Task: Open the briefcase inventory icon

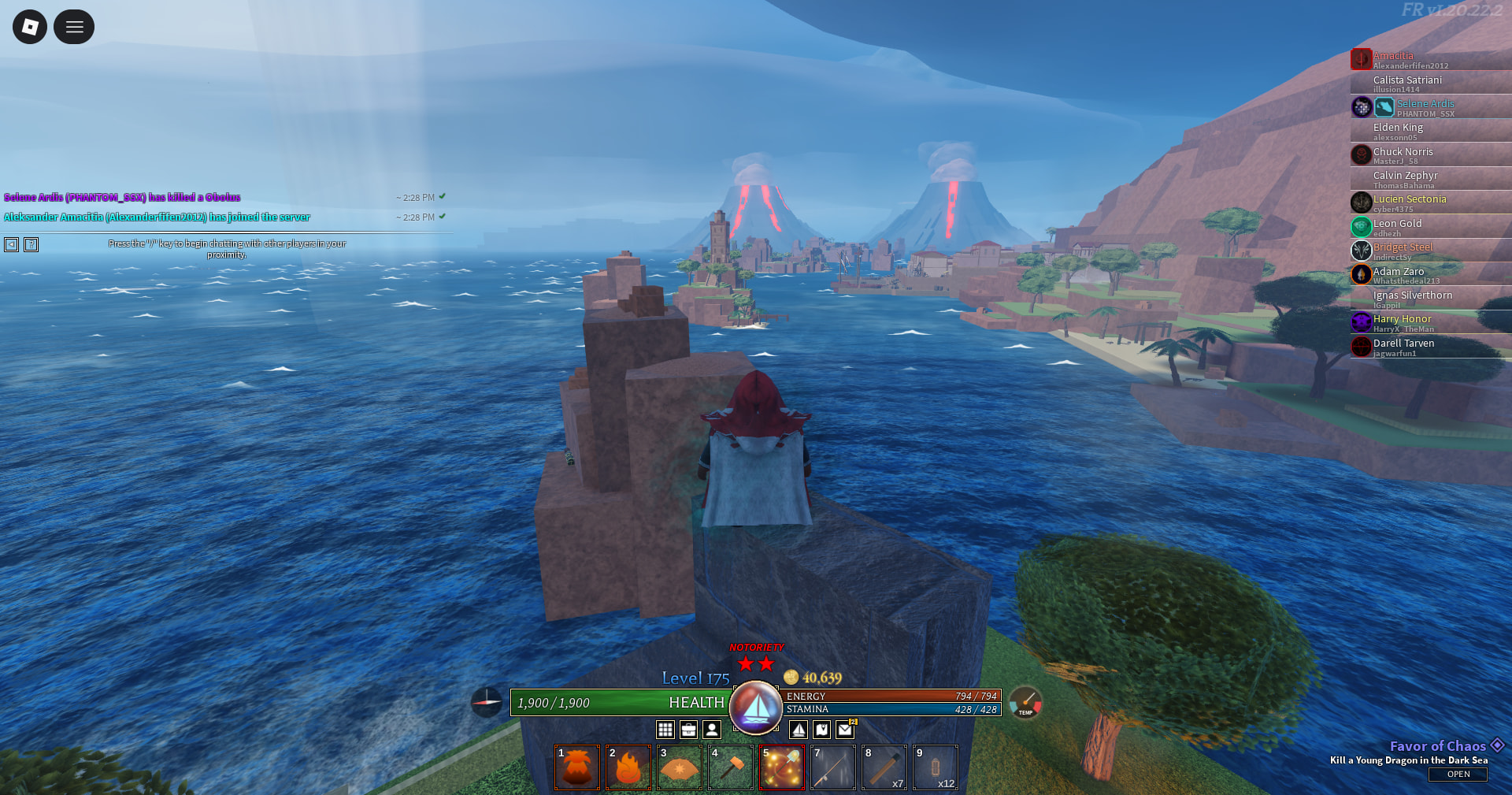Action: pyautogui.click(x=689, y=730)
